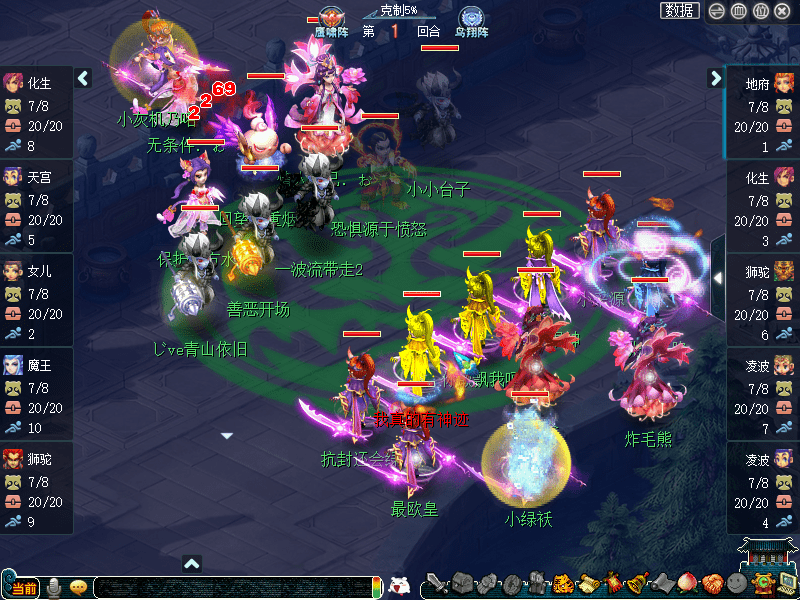
Task: Activate the microphone voice input
Action: (54, 587)
